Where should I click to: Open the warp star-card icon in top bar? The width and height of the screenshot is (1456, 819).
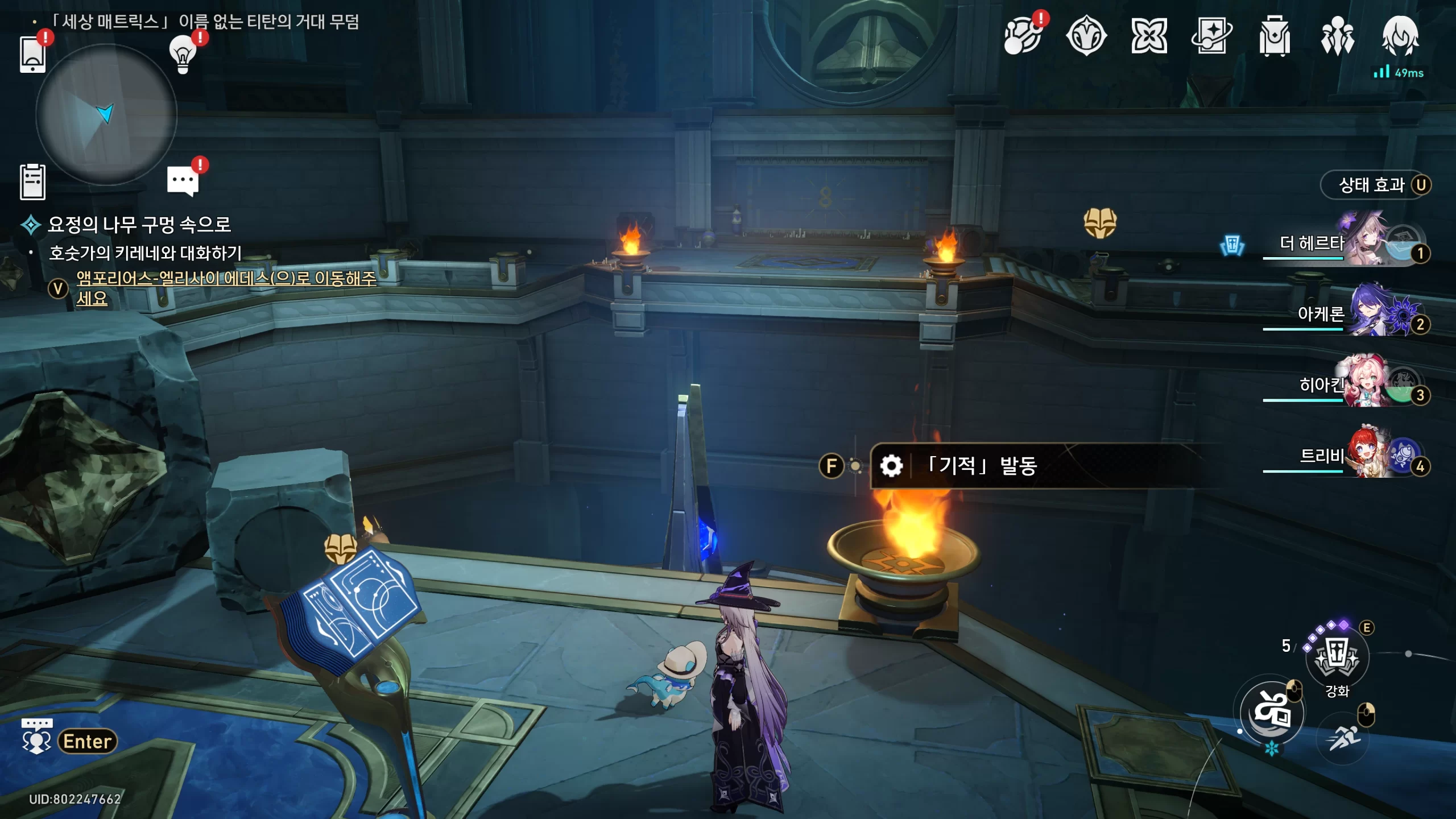pos(1211,36)
